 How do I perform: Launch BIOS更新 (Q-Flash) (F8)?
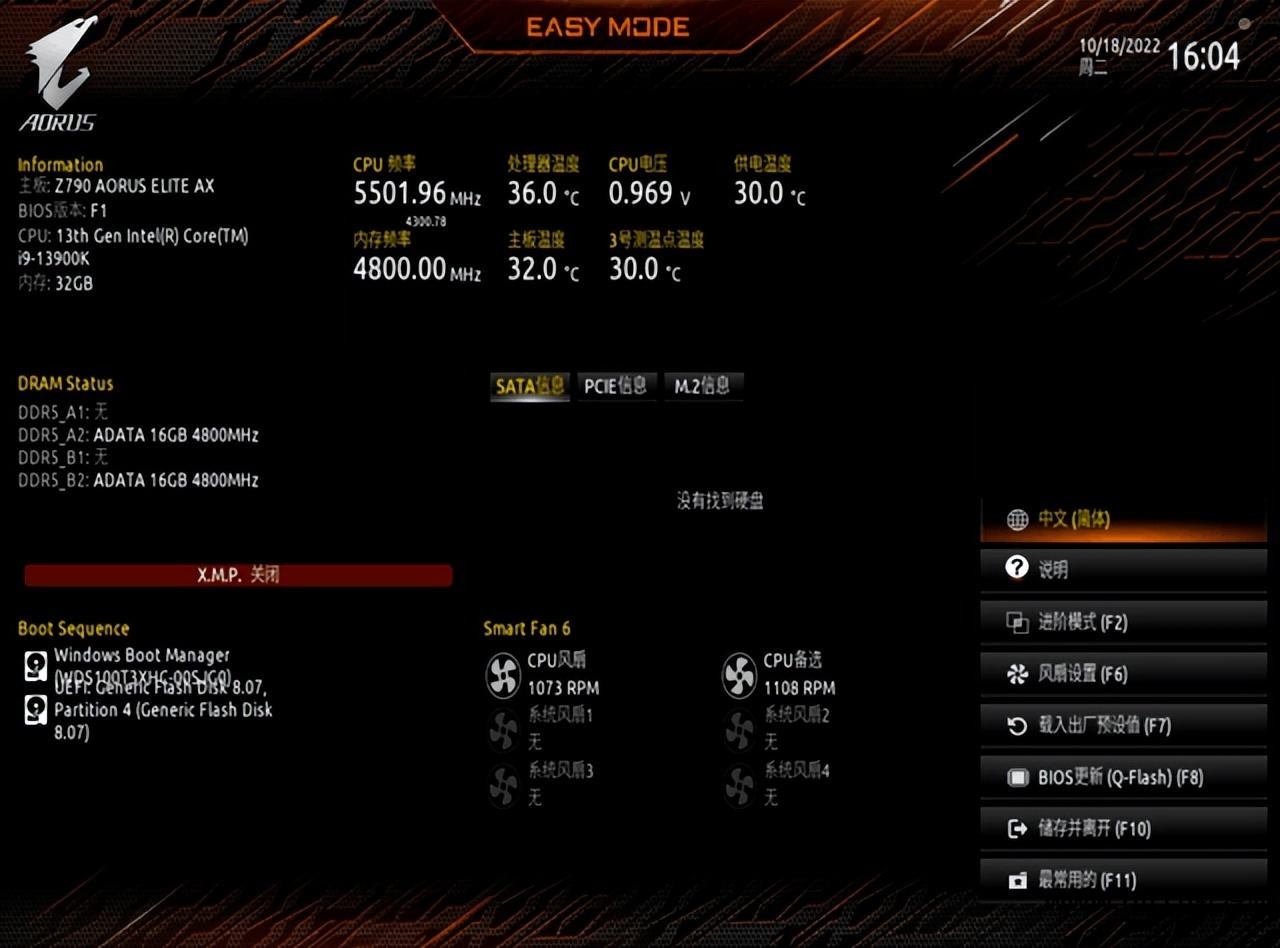point(1122,777)
